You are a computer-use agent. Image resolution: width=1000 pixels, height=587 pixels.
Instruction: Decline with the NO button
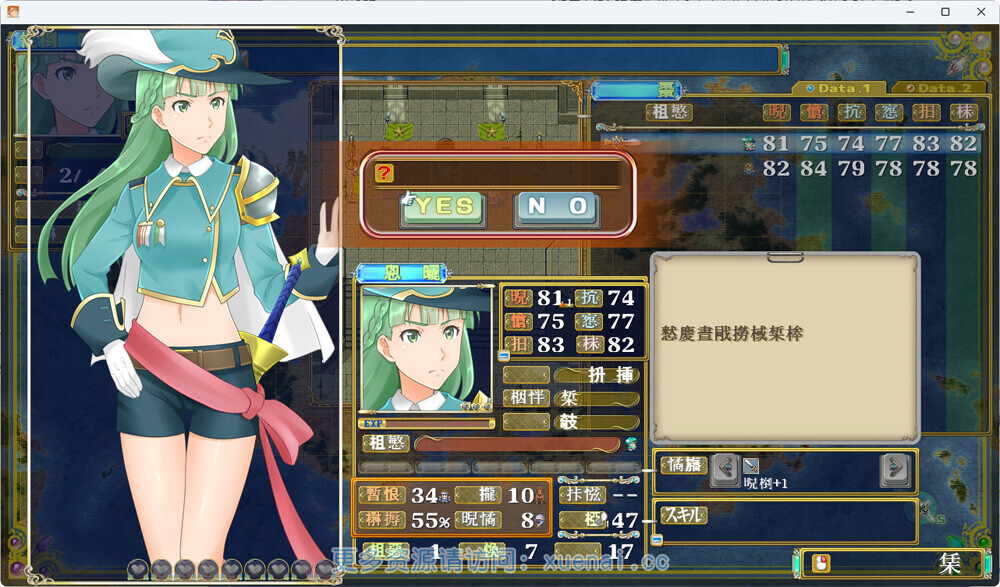(557, 208)
